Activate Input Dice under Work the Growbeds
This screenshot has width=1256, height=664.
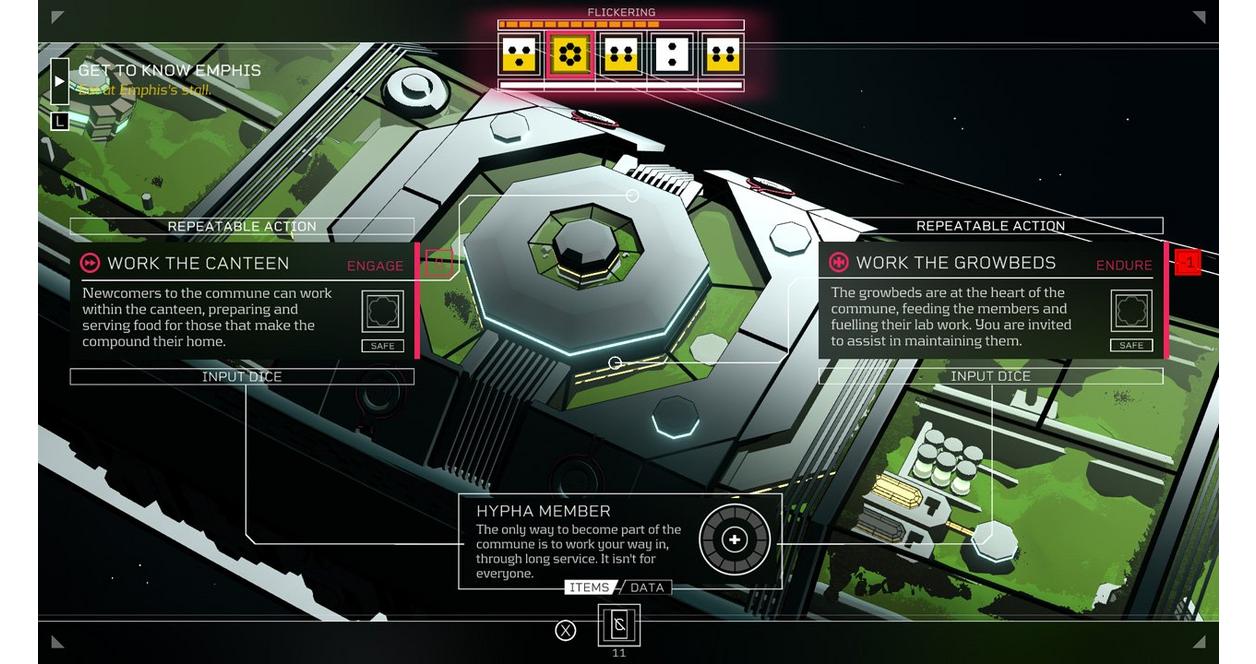click(990, 377)
